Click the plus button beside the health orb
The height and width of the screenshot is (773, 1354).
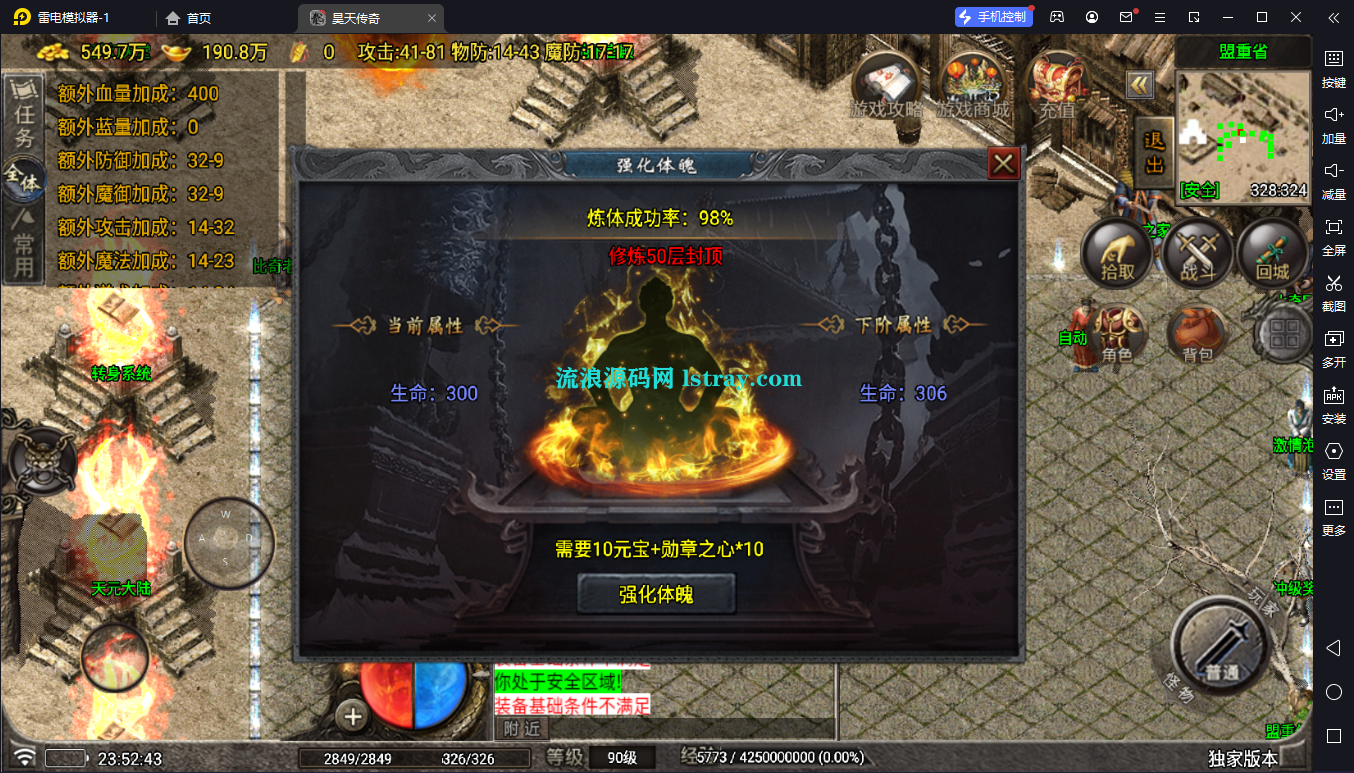coord(353,716)
